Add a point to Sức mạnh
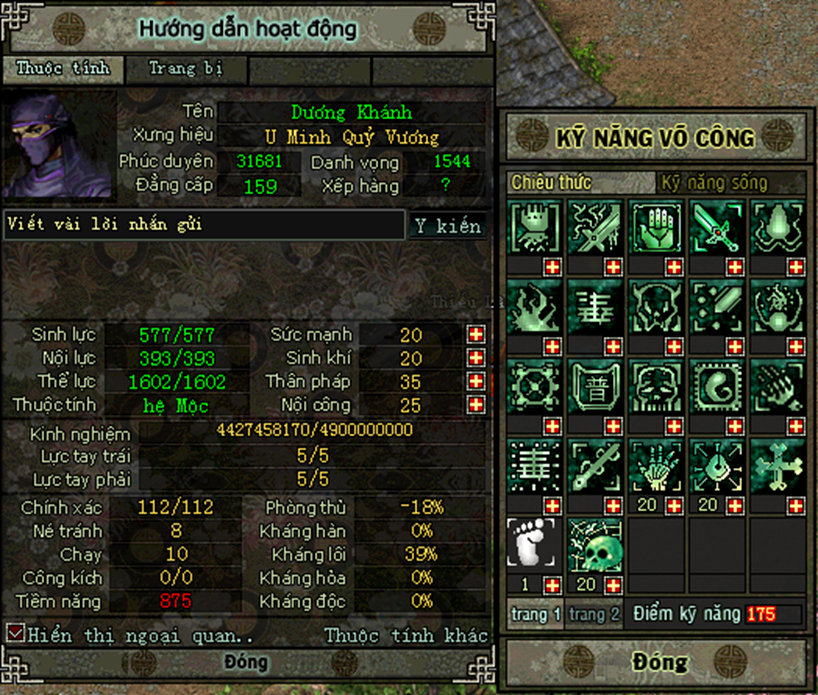 (x=476, y=335)
